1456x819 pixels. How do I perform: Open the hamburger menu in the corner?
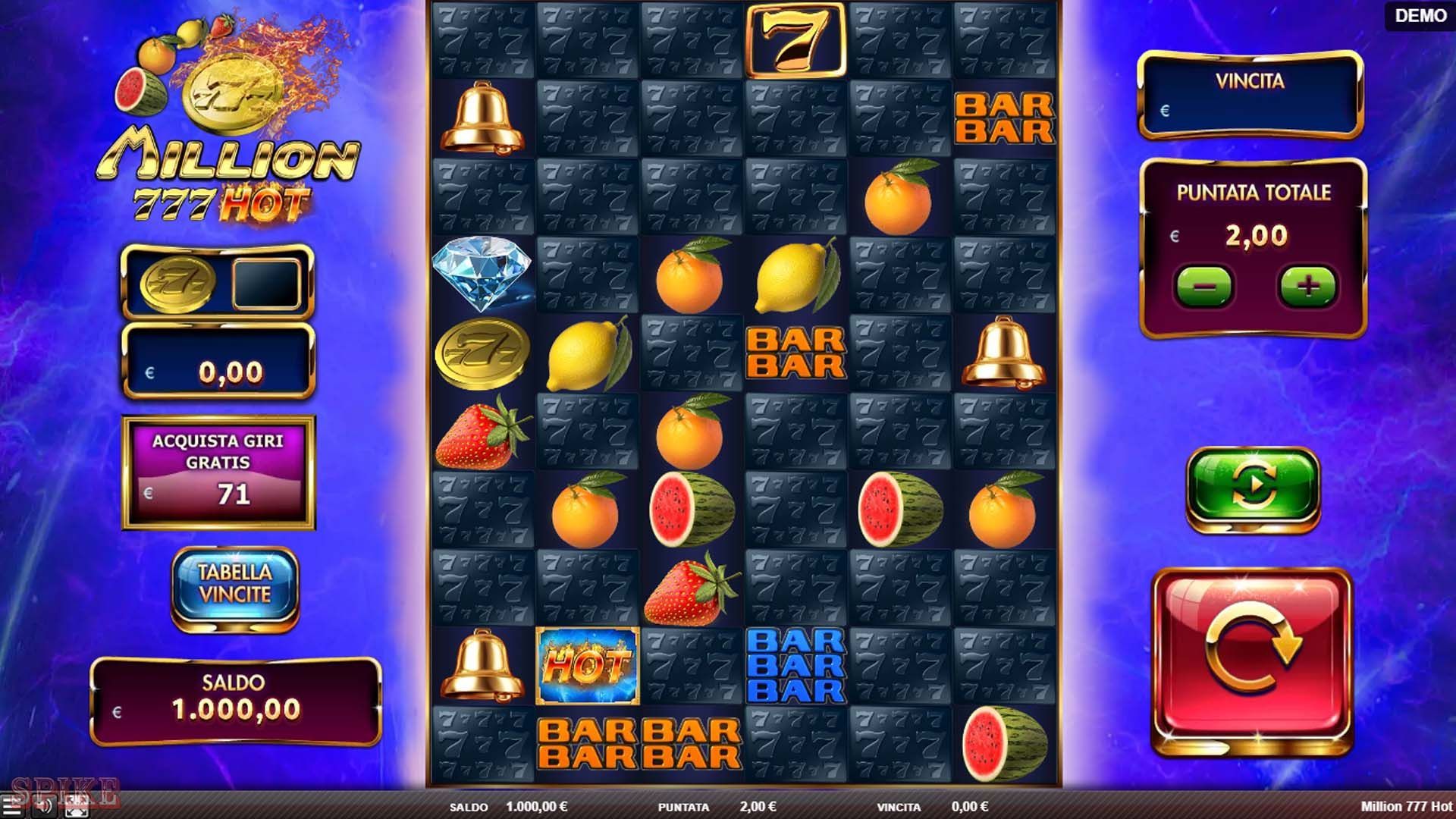11,805
